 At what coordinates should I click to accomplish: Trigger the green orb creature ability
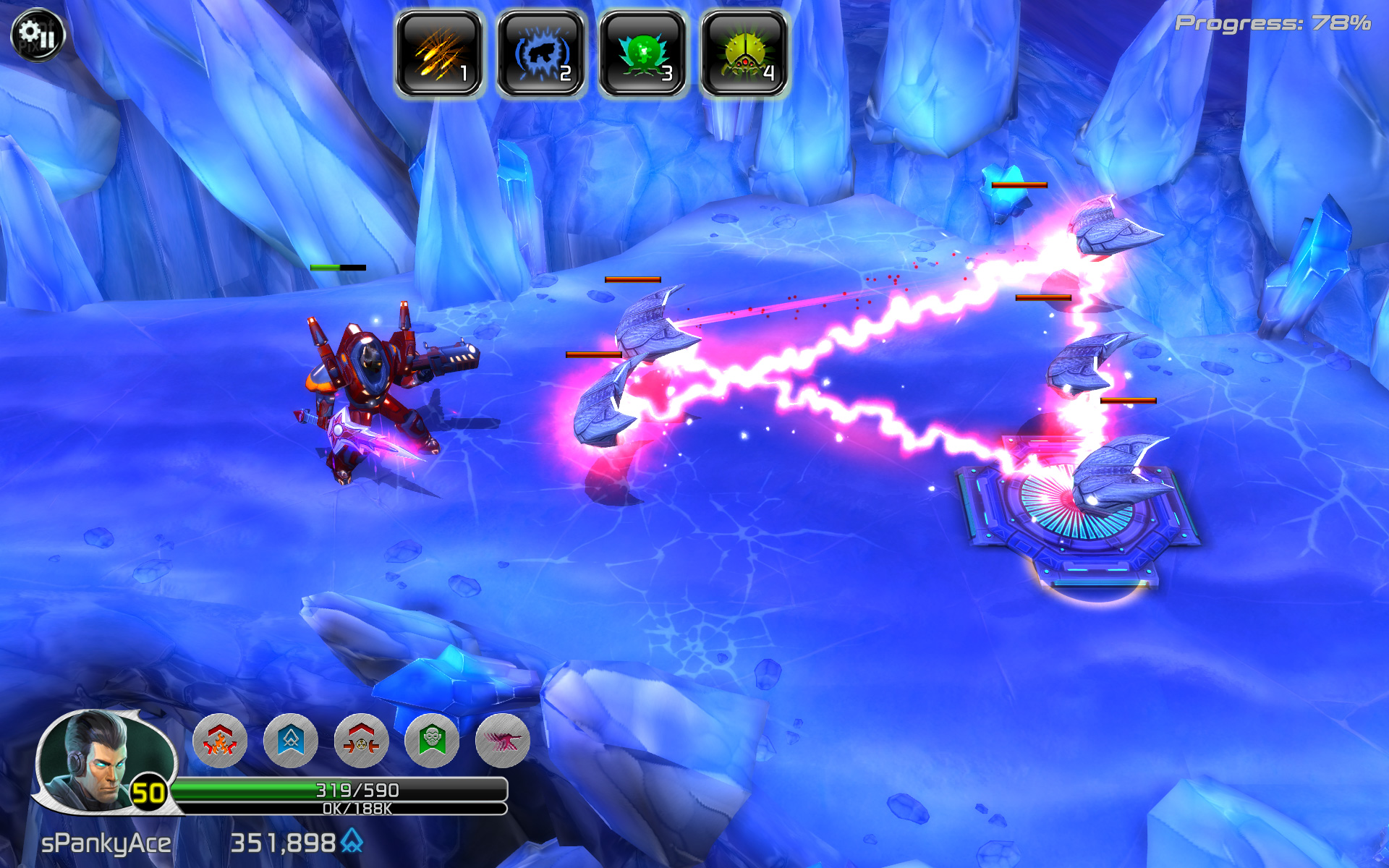(642, 54)
